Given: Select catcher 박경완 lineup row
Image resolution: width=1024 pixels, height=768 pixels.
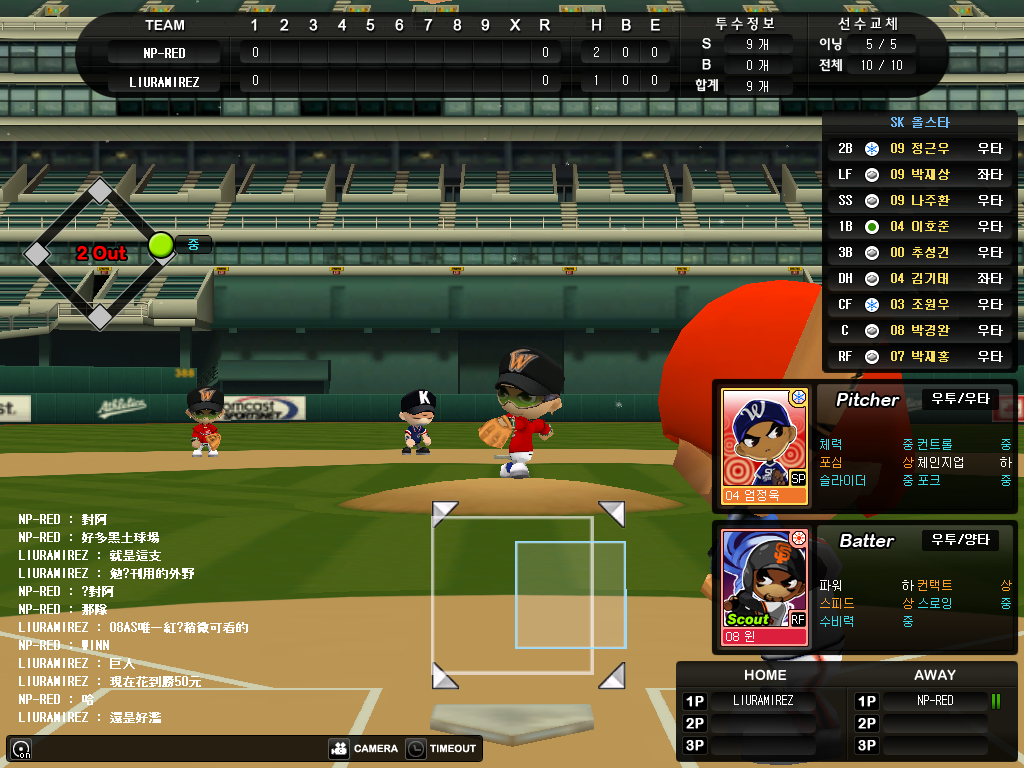Looking at the screenshot, I should tap(919, 331).
